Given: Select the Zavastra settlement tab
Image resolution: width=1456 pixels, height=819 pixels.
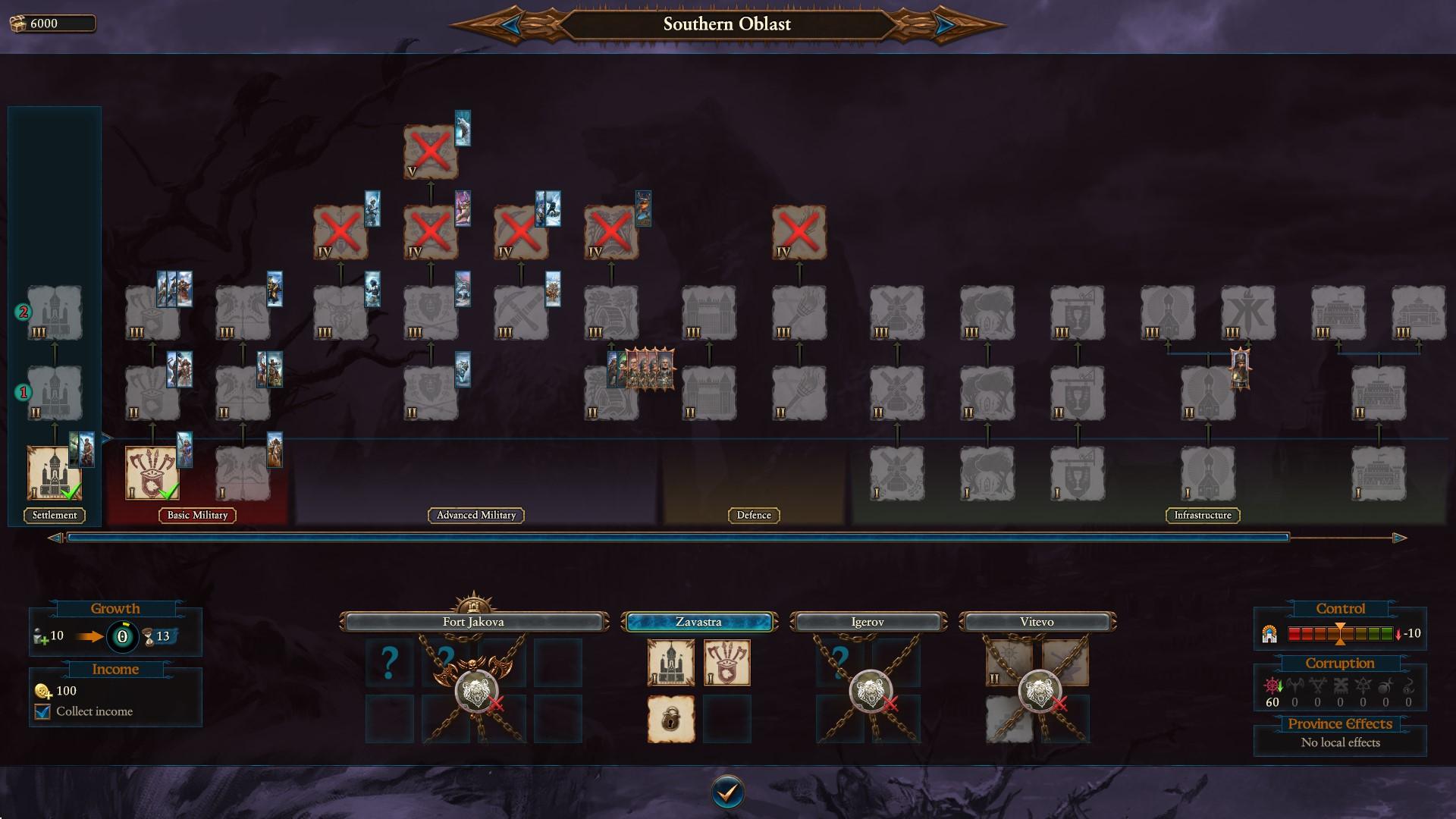Looking at the screenshot, I should tap(698, 622).
